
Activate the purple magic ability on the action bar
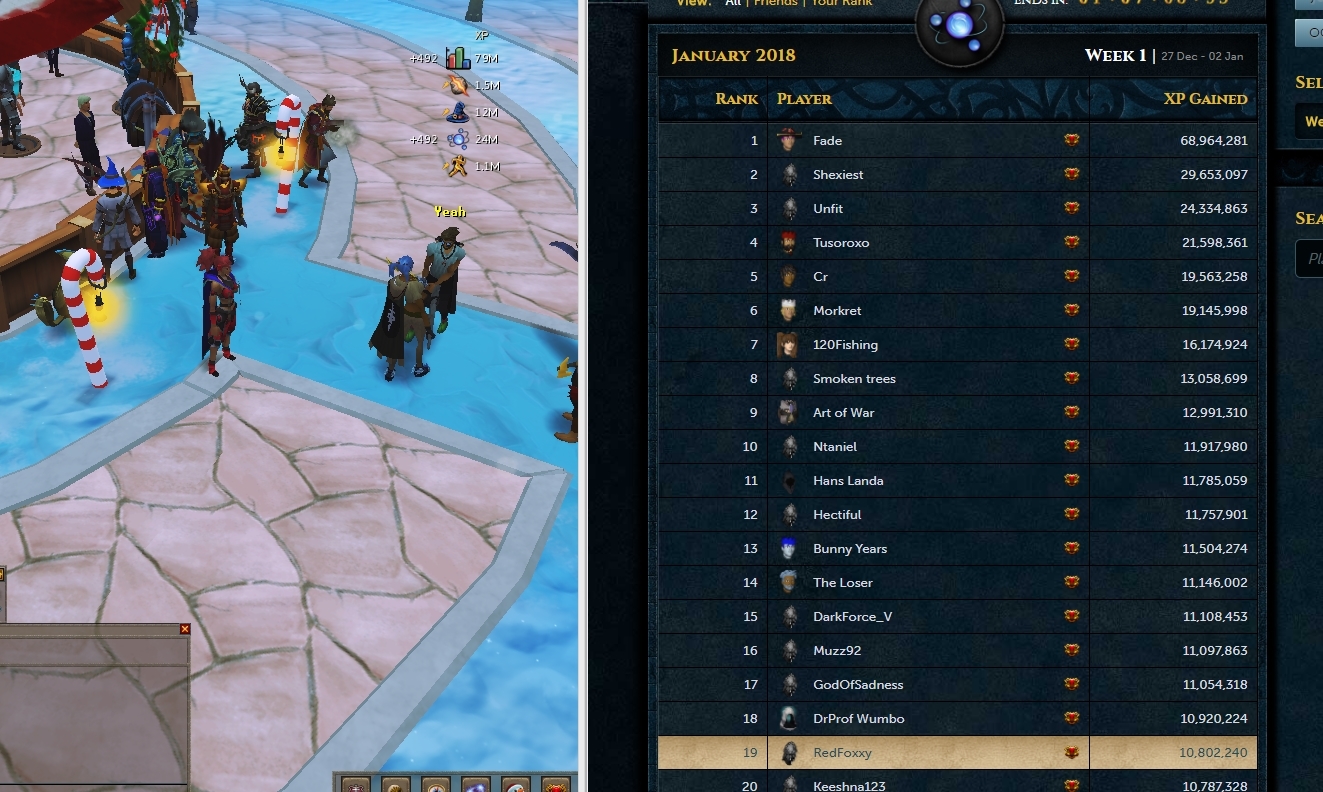coord(475,788)
